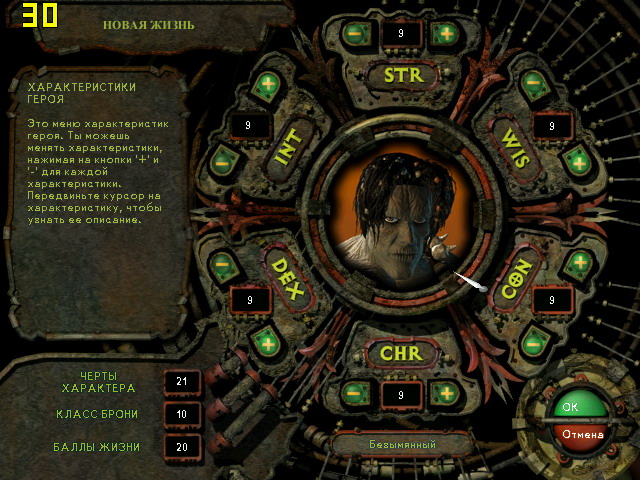Decrease DEX with the minus button
Viewport: 640px width, 480px height.
coord(222,267)
